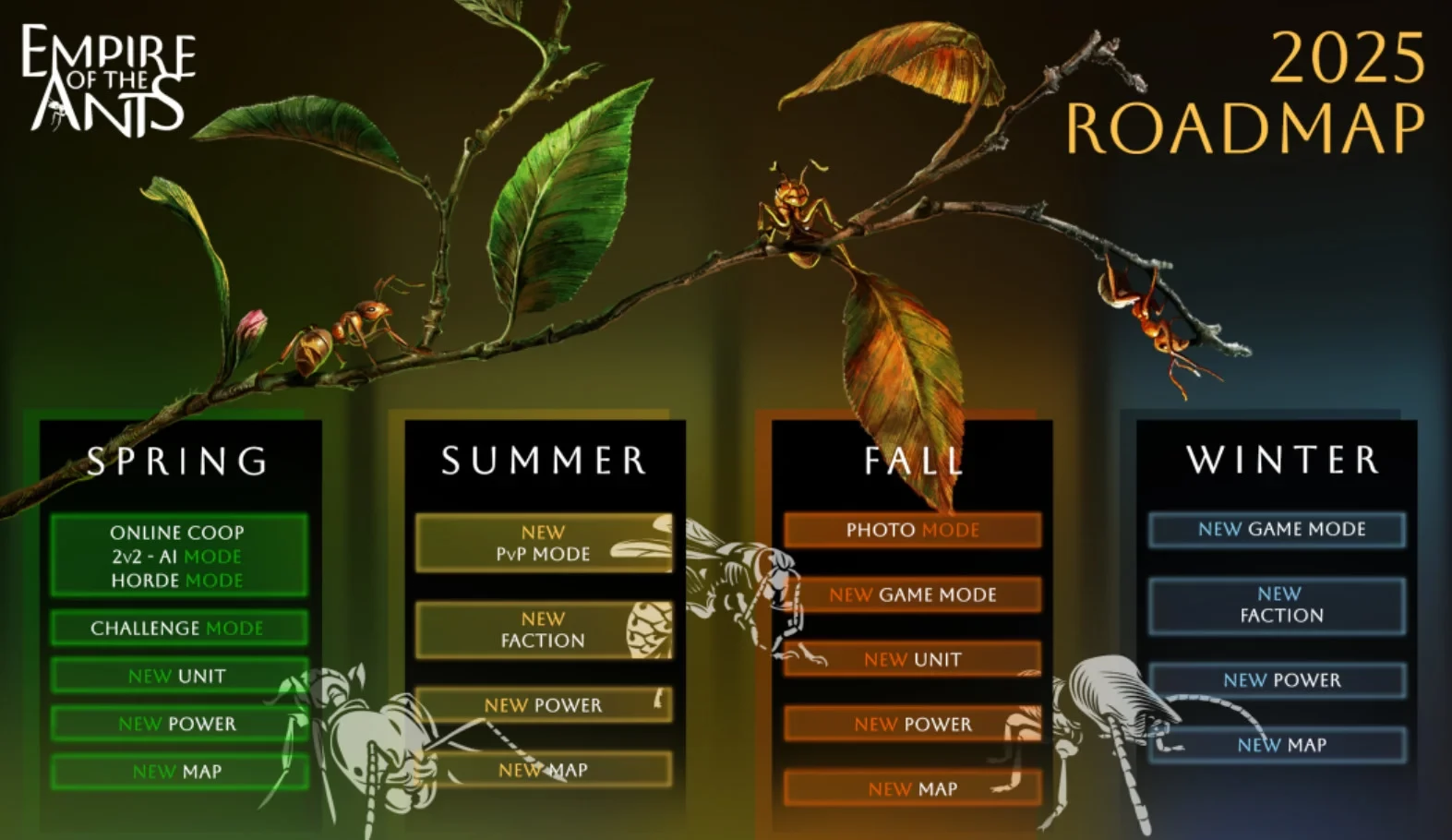1452x840 pixels.
Task: Click Fall's New Power entry
Action: pyautogui.click(x=912, y=725)
